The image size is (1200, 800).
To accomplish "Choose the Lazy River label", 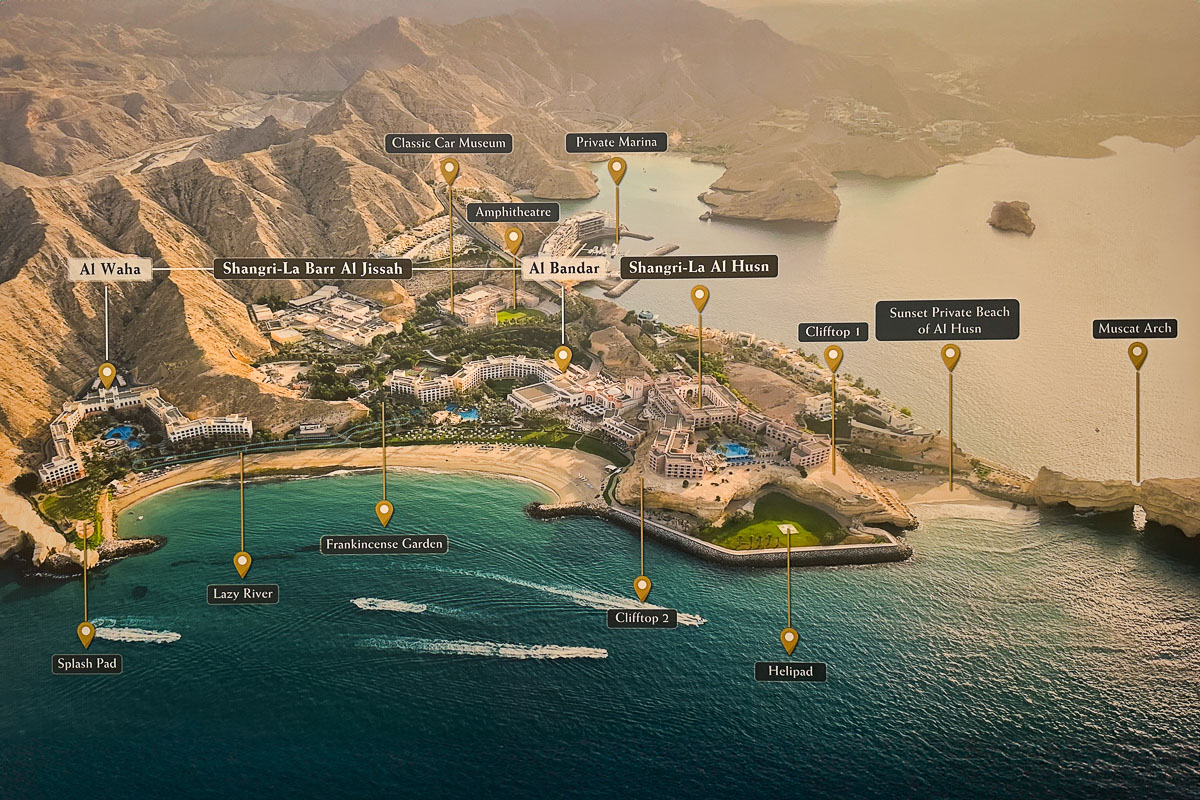I will [x=243, y=594].
